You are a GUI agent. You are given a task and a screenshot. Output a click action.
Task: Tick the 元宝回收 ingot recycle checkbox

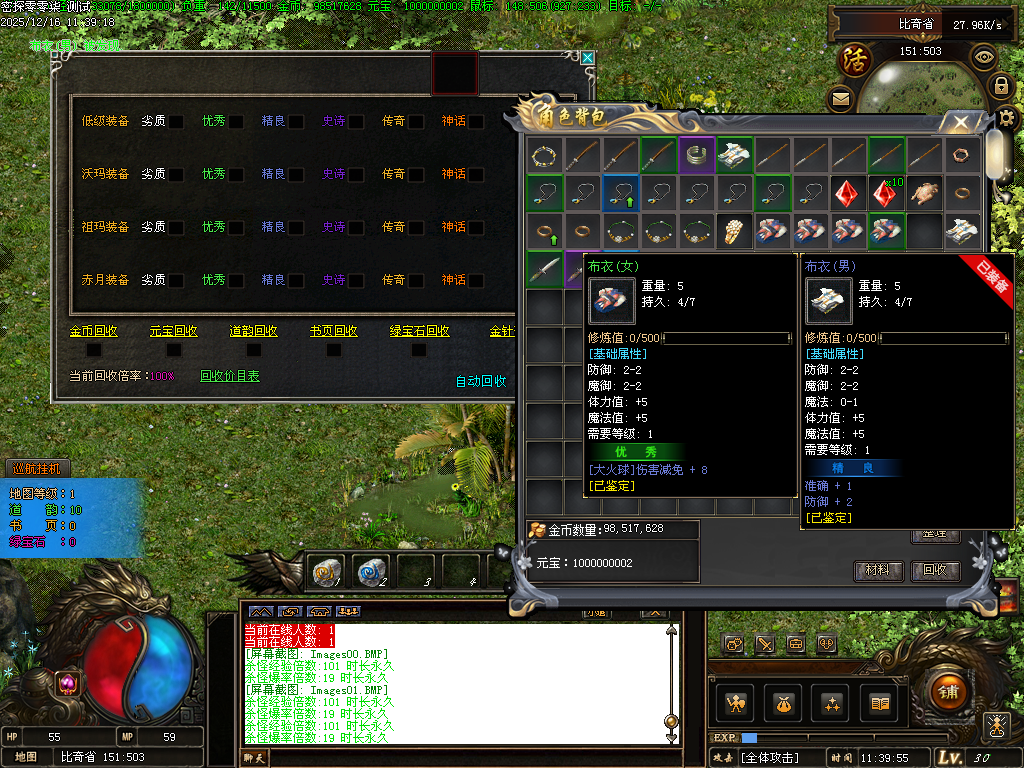pyautogui.click(x=173, y=350)
